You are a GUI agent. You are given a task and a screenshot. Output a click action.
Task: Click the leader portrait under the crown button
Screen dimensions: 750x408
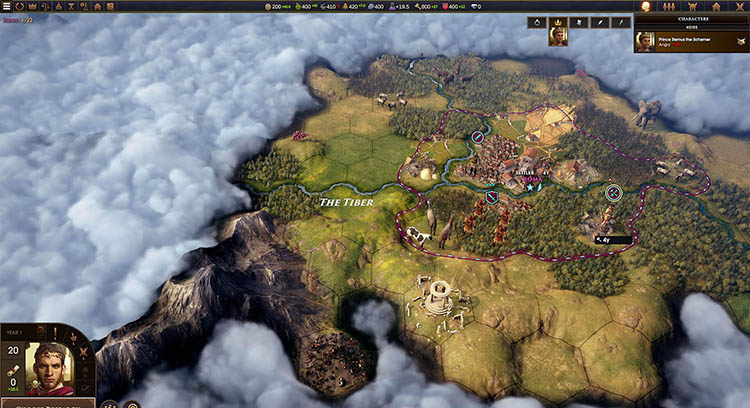point(558,37)
